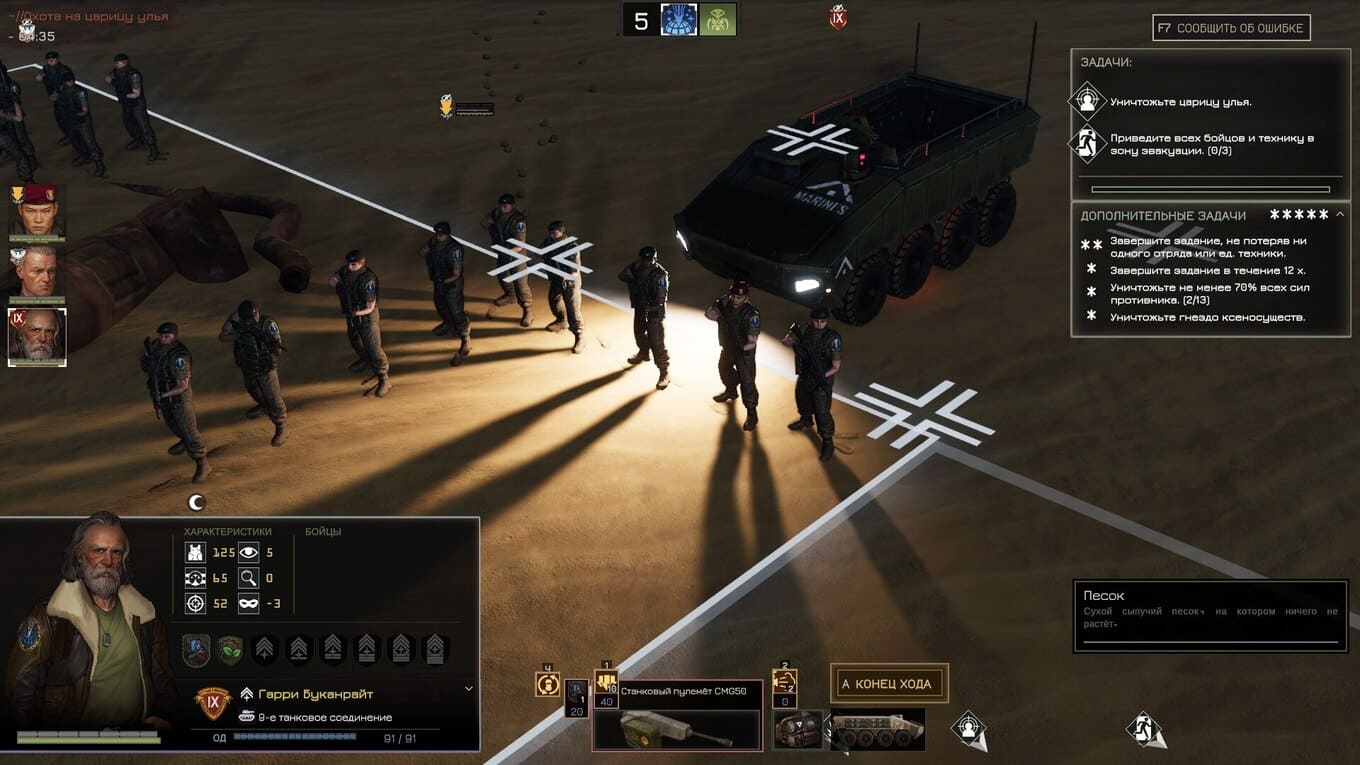
Task: Jump to the hive queen target marker
Action: click(968, 728)
